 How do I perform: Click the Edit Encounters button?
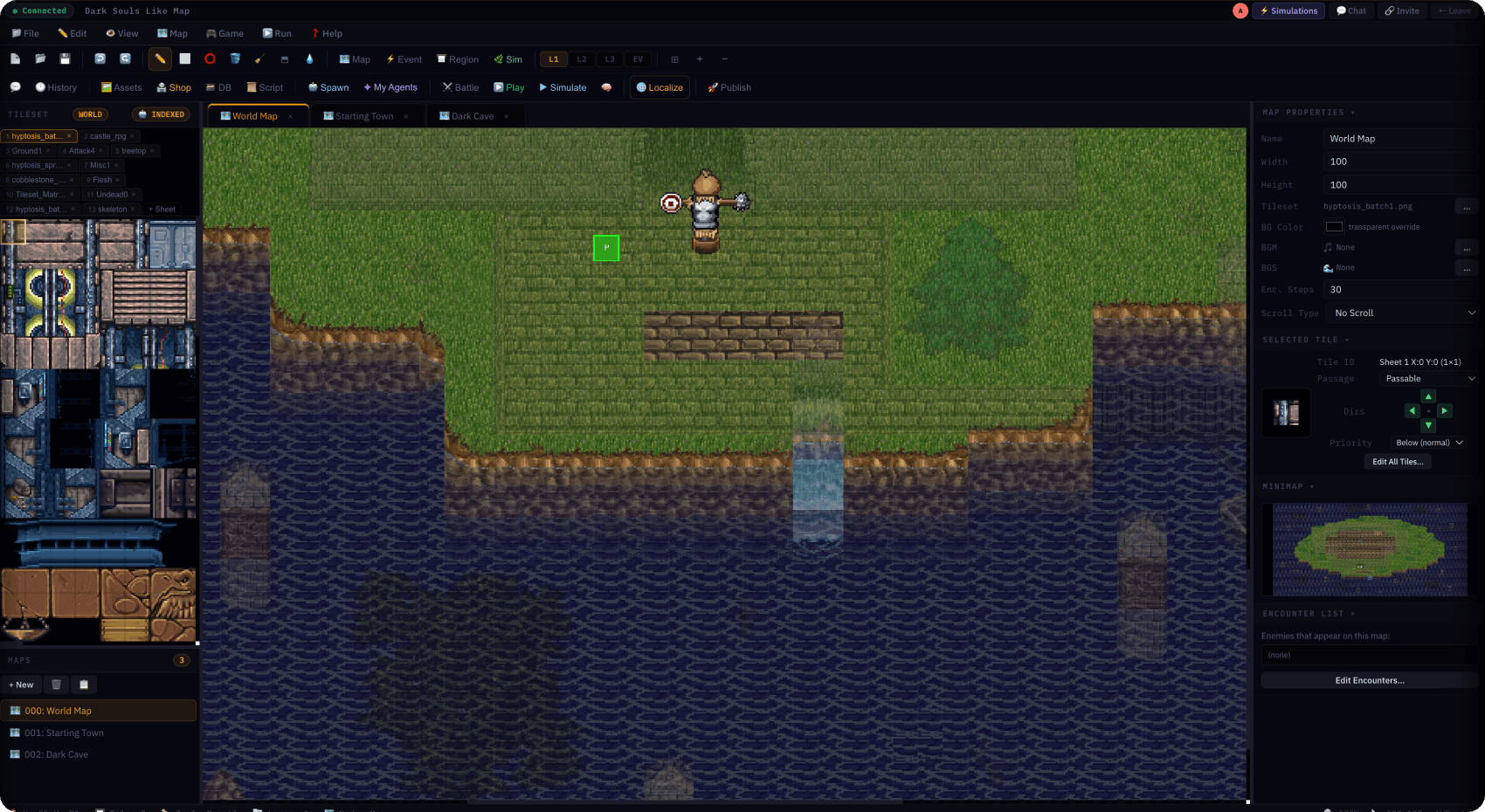(1368, 680)
